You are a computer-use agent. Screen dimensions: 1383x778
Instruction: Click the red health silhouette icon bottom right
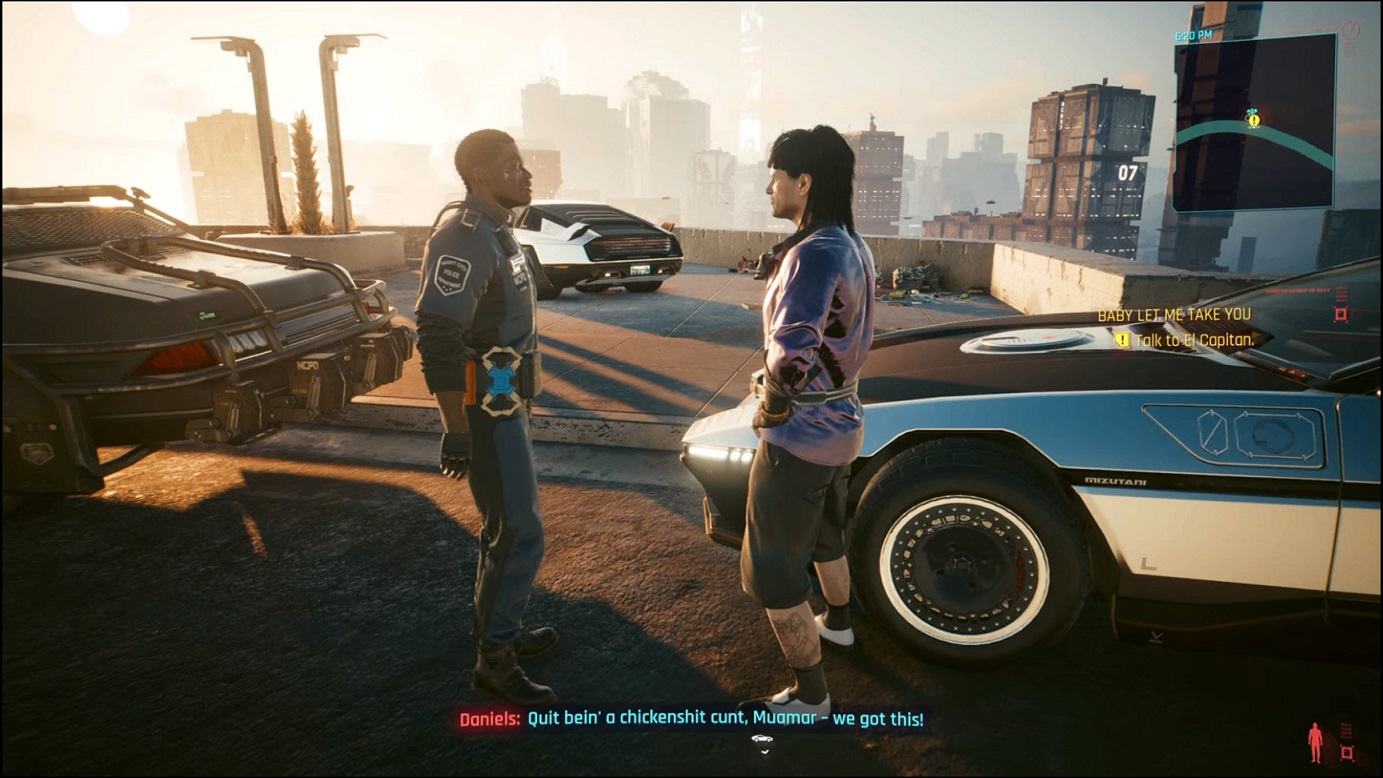click(1314, 740)
